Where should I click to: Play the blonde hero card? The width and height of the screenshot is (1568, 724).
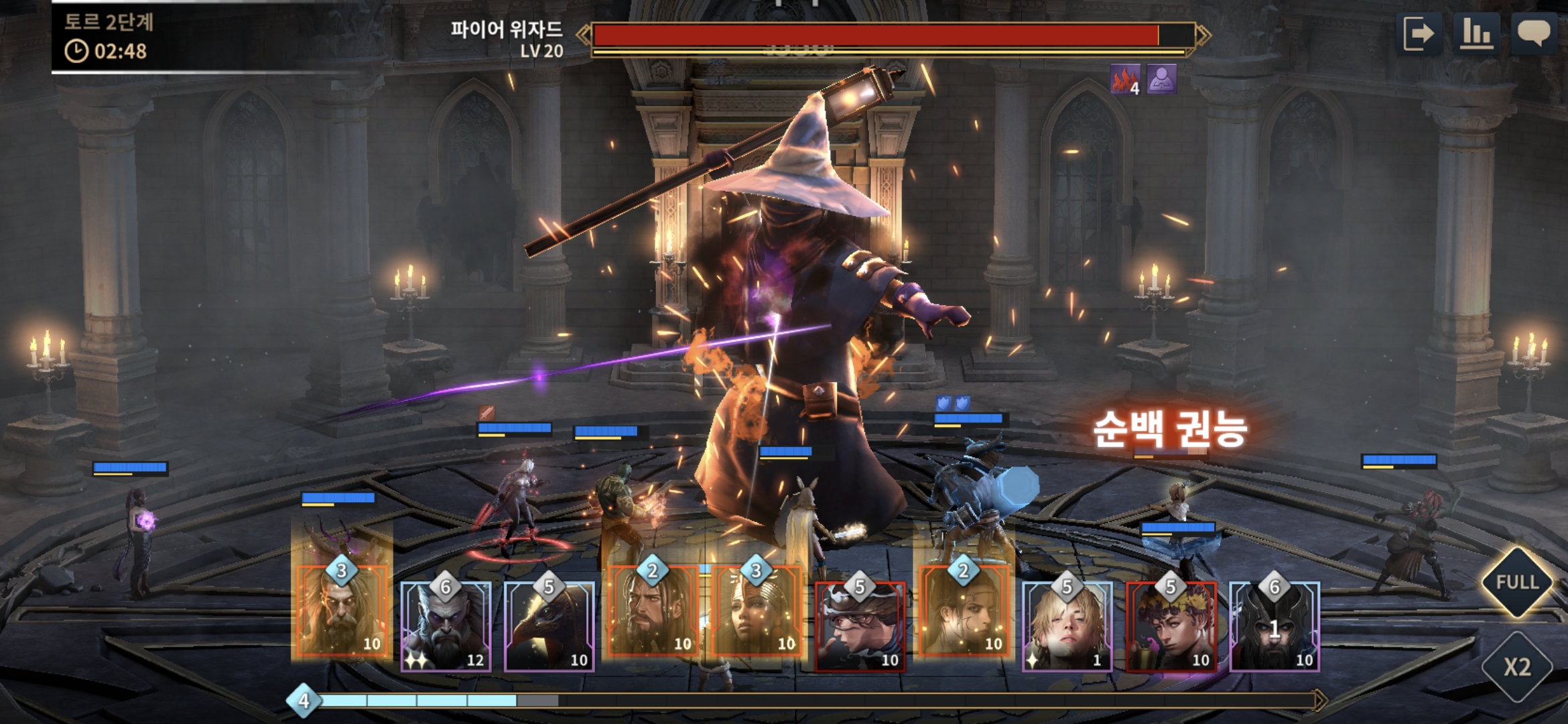tap(1067, 627)
